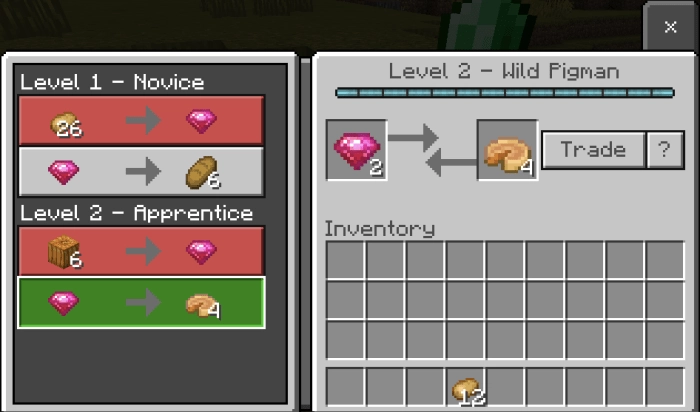Select the bread-for-ruby Novice trade
This screenshot has width=700, height=412.
click(x=141, y=121)
